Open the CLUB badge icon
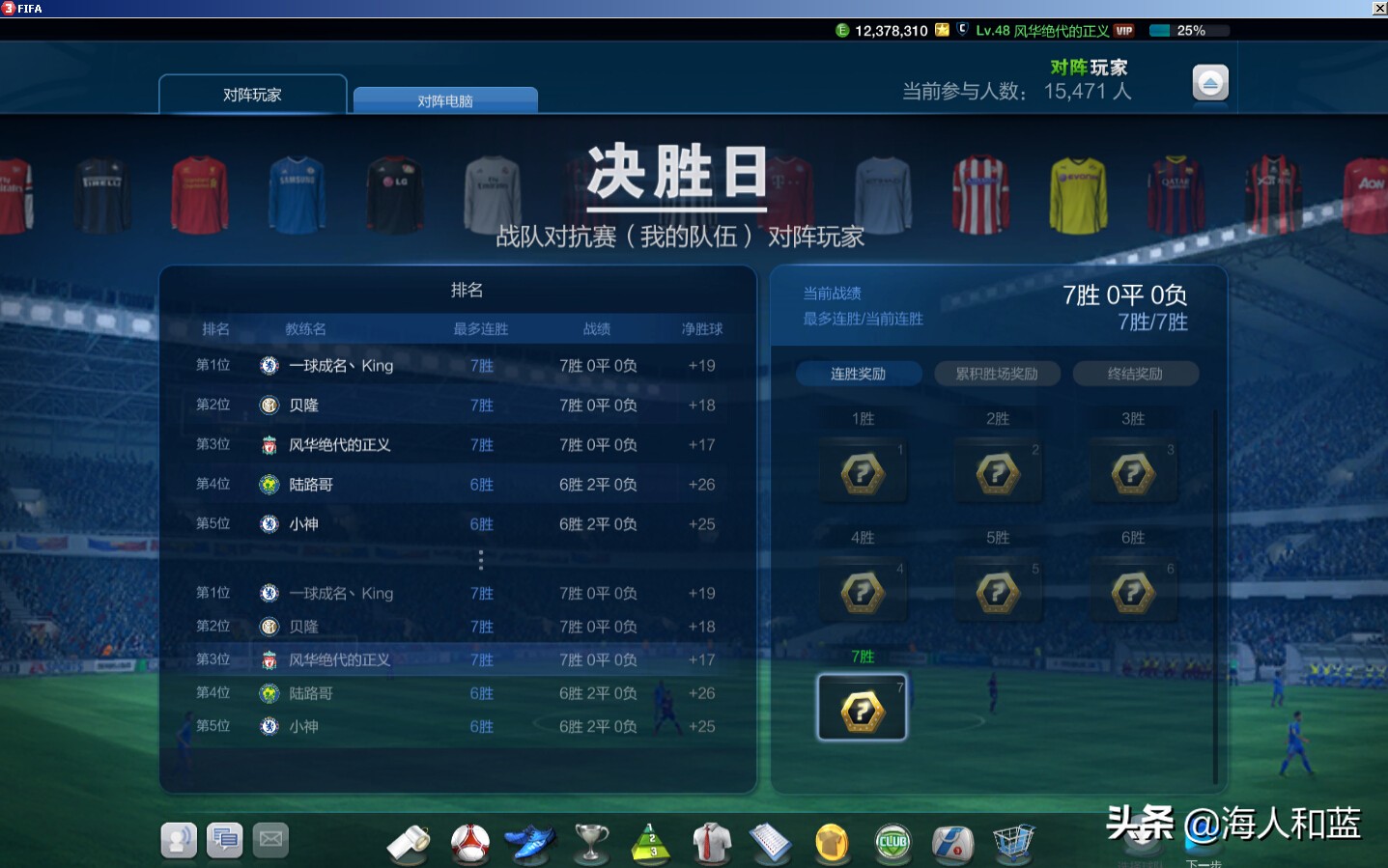 click(x=892, y=840)
